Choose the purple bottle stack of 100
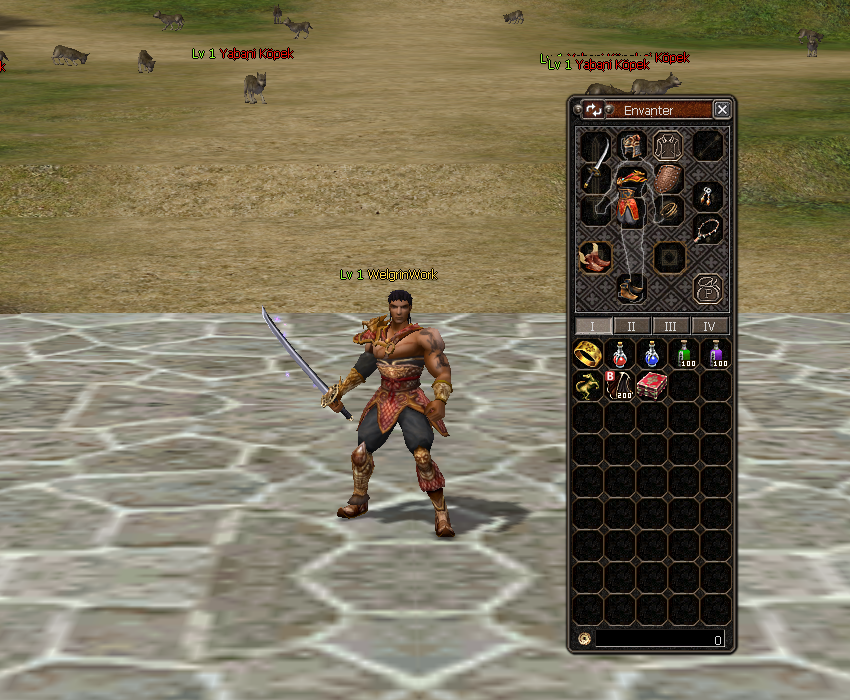Image resolution: width=850 pixels, height=700 pixels. point(716,354)
